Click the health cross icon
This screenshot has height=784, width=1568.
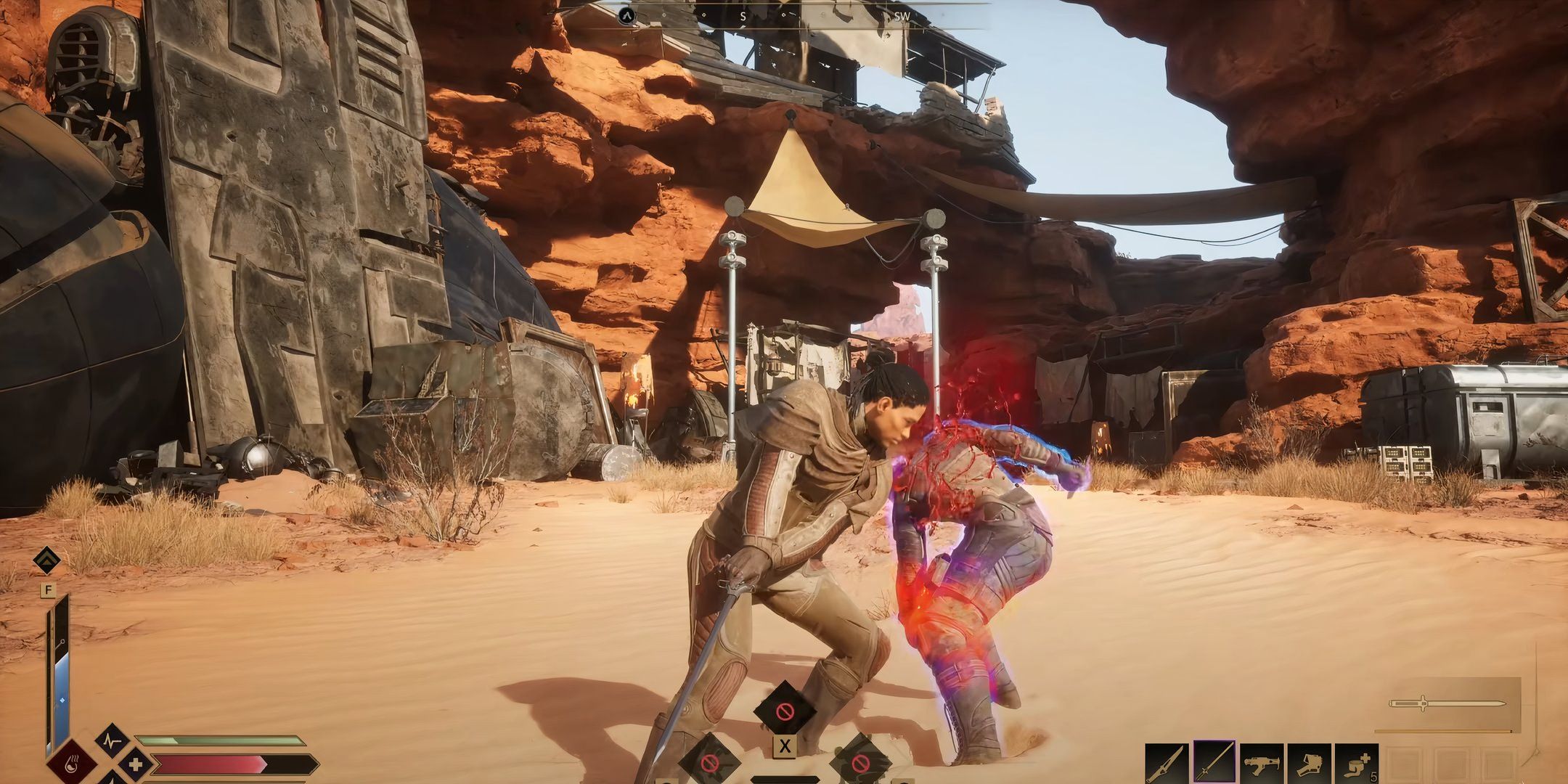pyautogui.click(x=135, y=765)
